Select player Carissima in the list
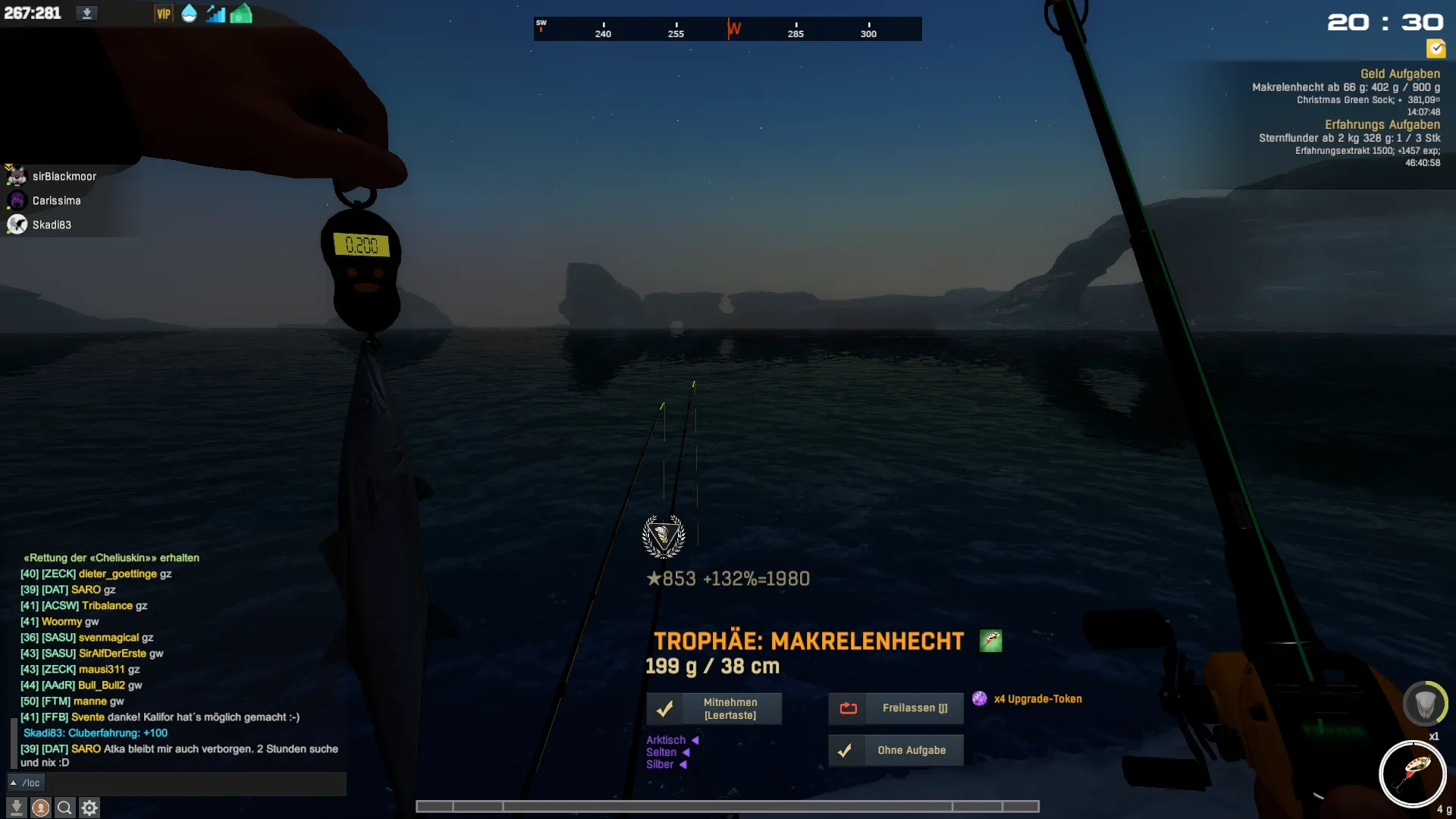This screenshot has width=1456, height=819. click(x=56, y=201)
